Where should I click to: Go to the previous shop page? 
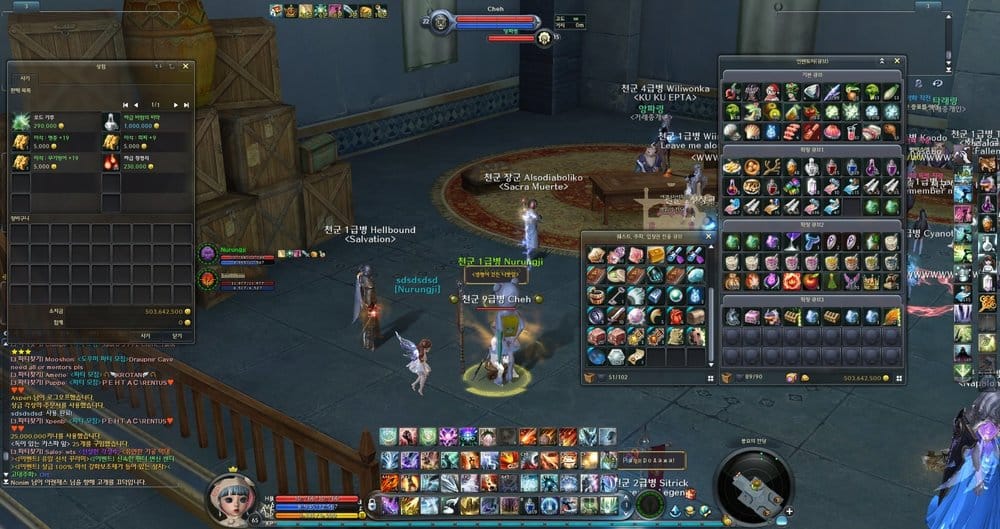click(136, 104)
